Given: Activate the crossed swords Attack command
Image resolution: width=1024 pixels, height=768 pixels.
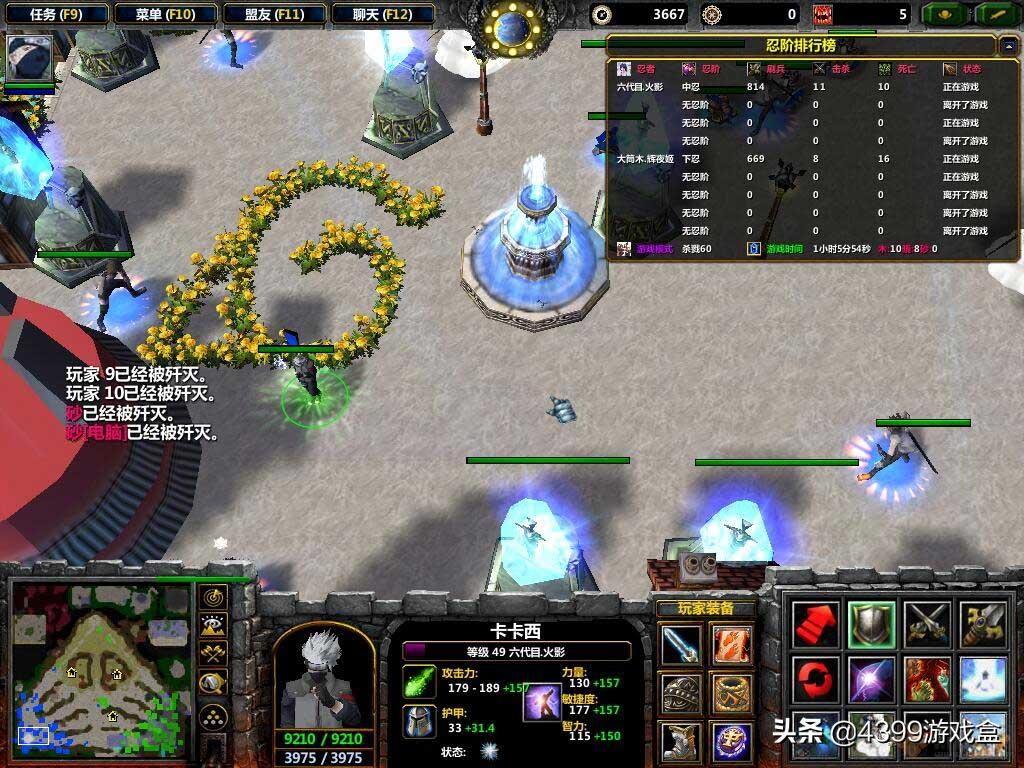Looking at the screenshot, I should point(926,625).
